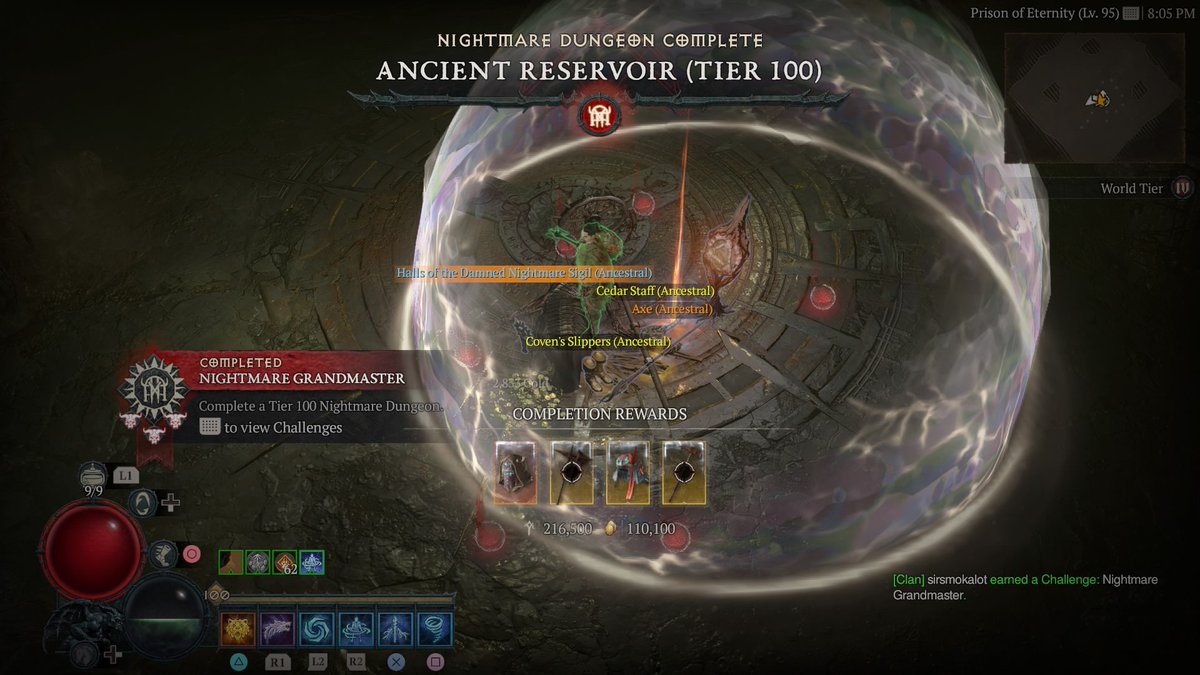Activate the Hurricane skill in the skill bar
The height and width of the screenshot is (675, 1200).
[356, 630]
